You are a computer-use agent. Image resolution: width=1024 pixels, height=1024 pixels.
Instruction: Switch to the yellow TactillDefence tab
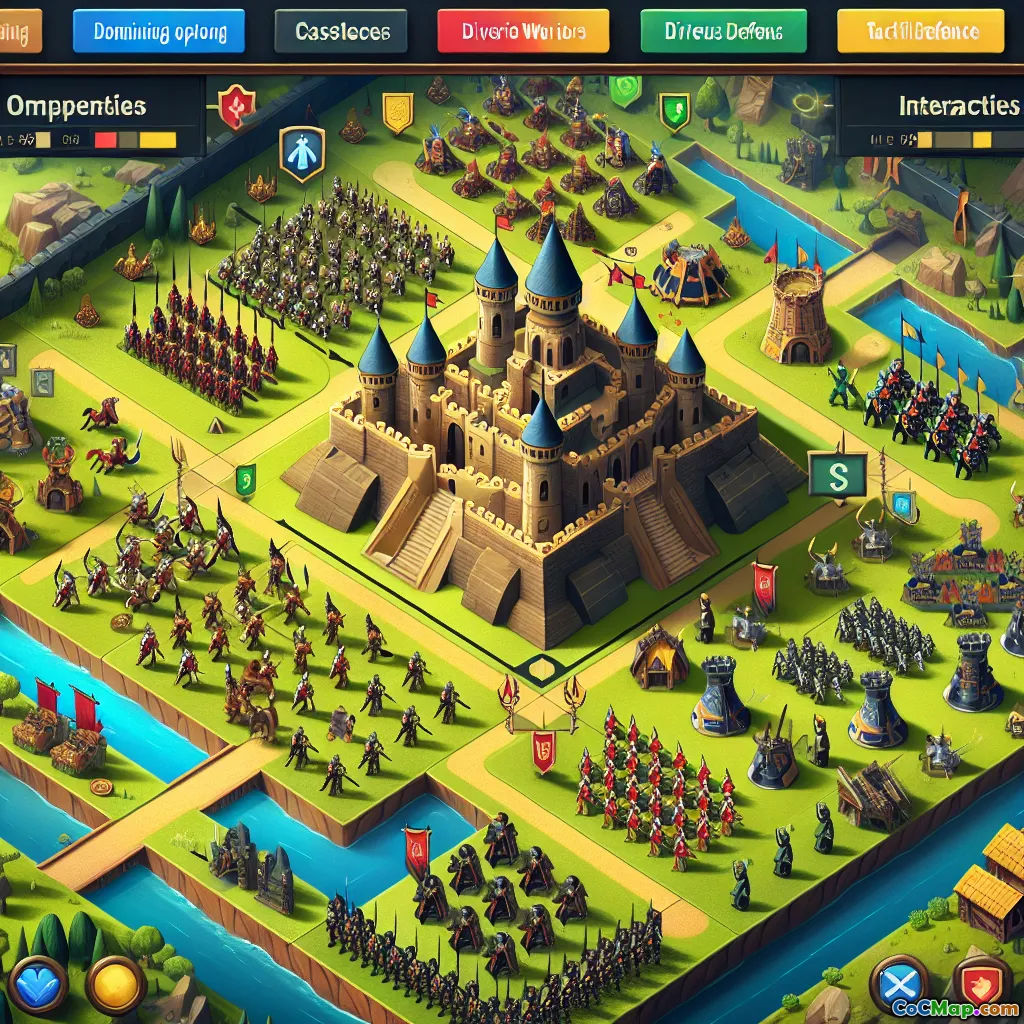(921, 31)
